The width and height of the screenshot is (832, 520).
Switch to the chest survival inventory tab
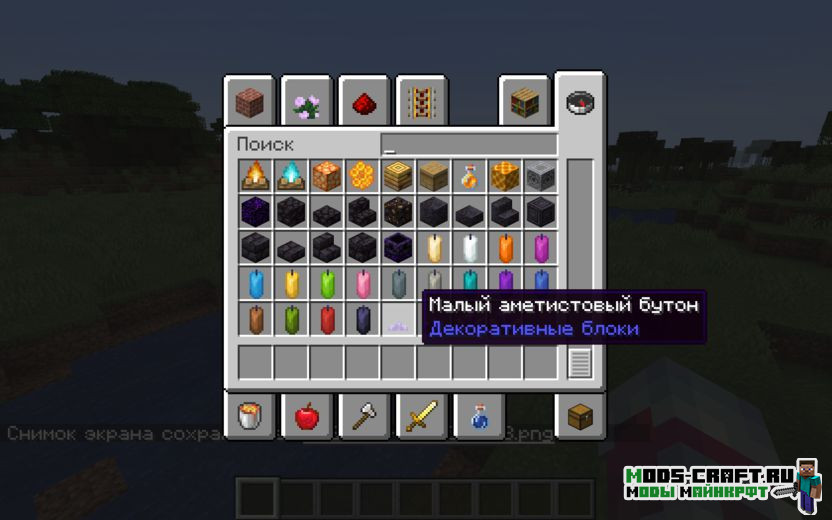579,416
